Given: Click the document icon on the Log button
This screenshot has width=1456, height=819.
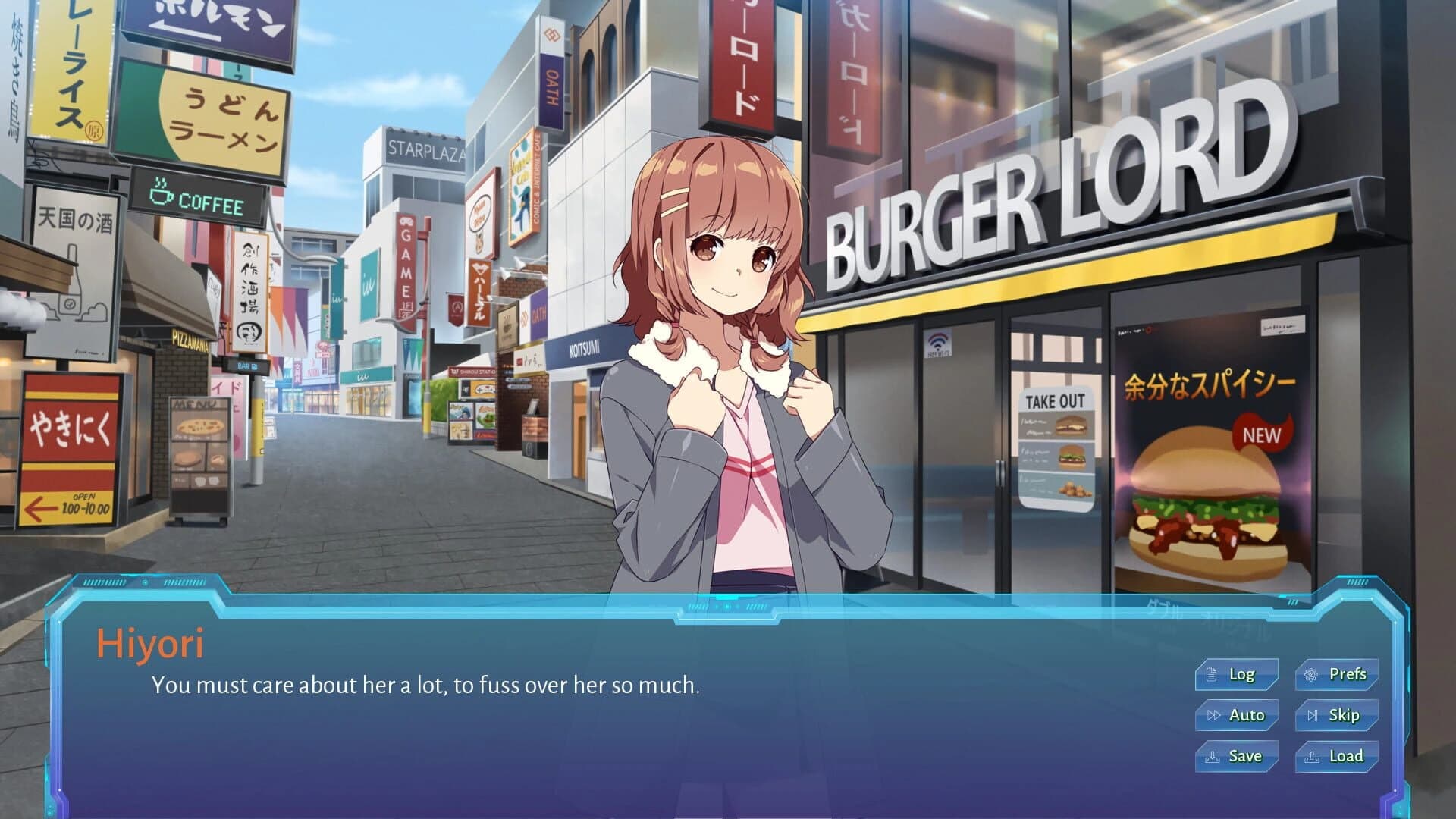Looking at the screenshot, I should (x=1212, y=674).
